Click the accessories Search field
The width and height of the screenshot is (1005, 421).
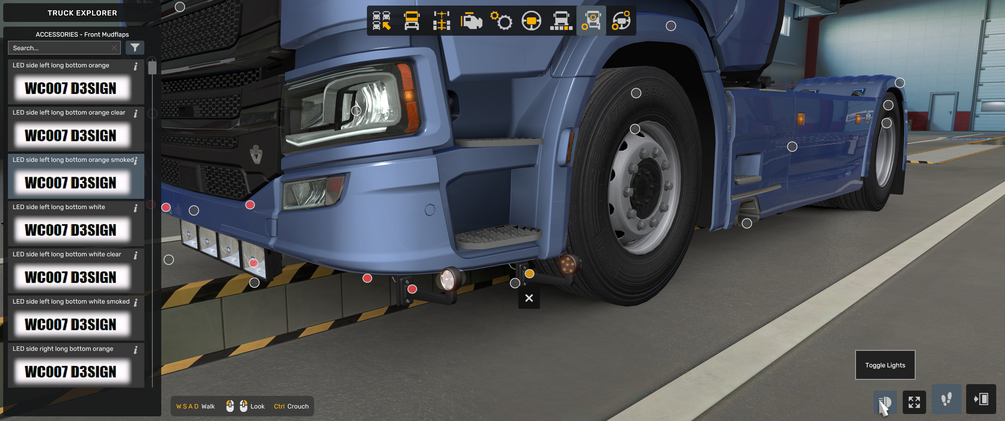point(62,48)
